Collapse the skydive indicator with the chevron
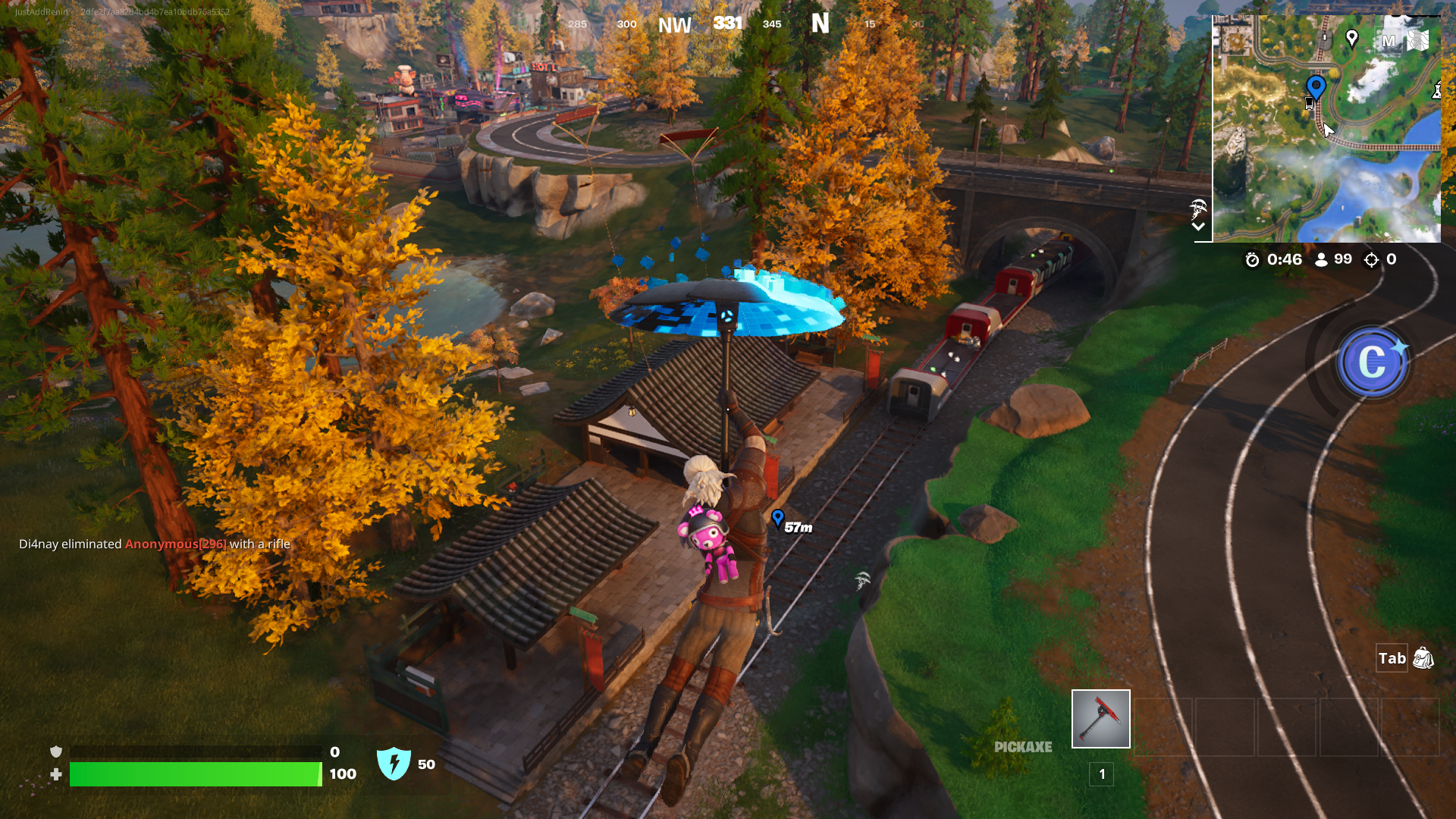This screenshot has height=819, width=1456. click(1200, 225)
